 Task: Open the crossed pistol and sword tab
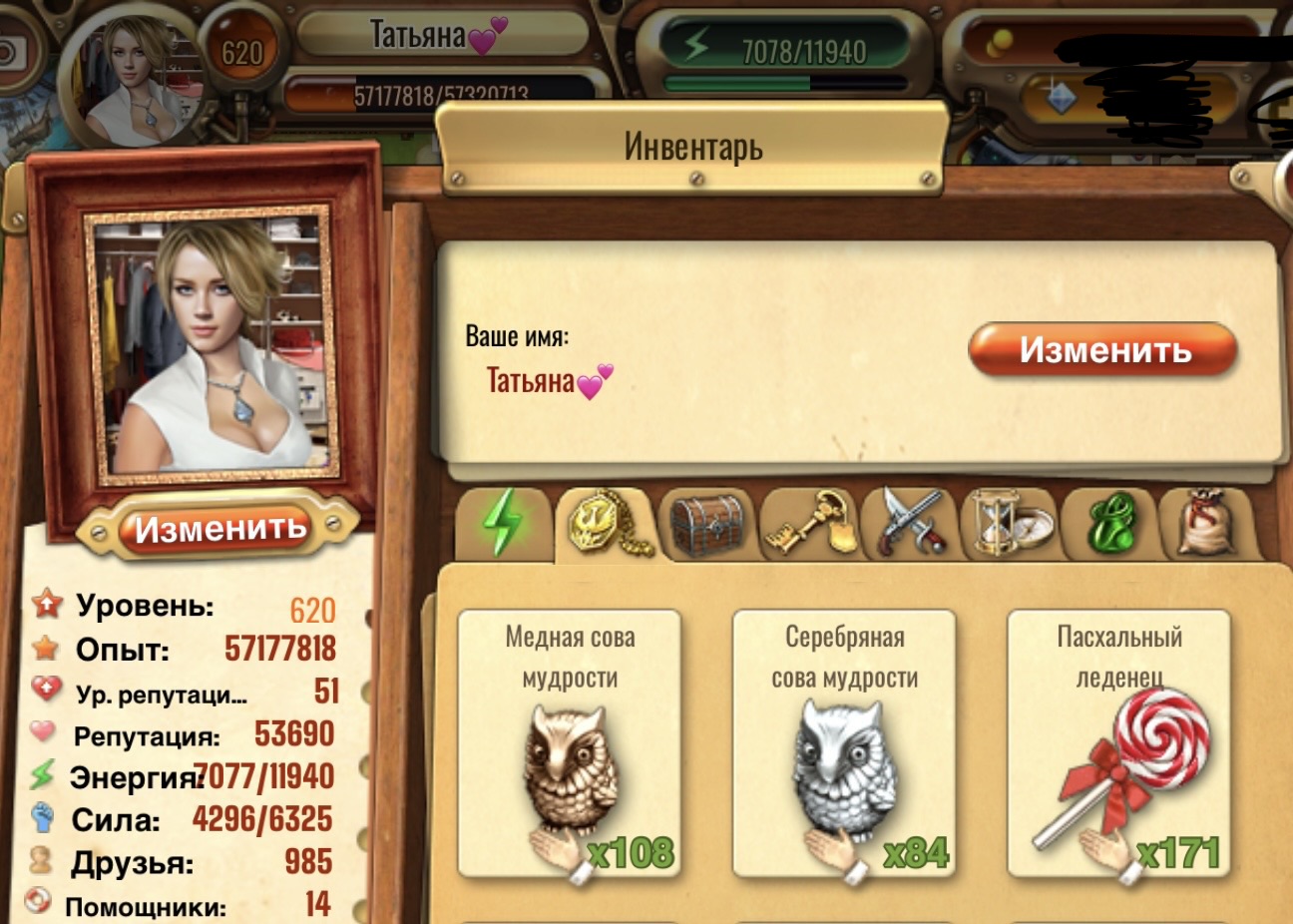point(910,523)
